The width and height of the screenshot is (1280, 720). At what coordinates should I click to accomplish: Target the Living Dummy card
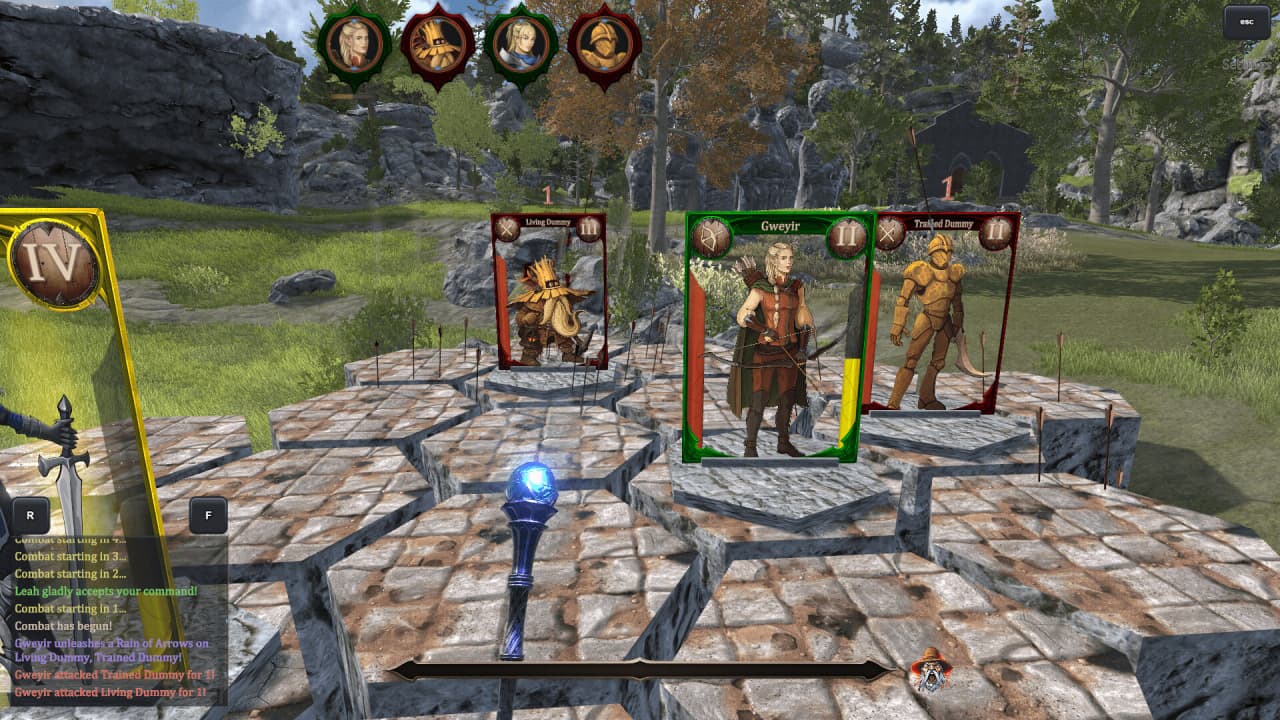point(548,292)
